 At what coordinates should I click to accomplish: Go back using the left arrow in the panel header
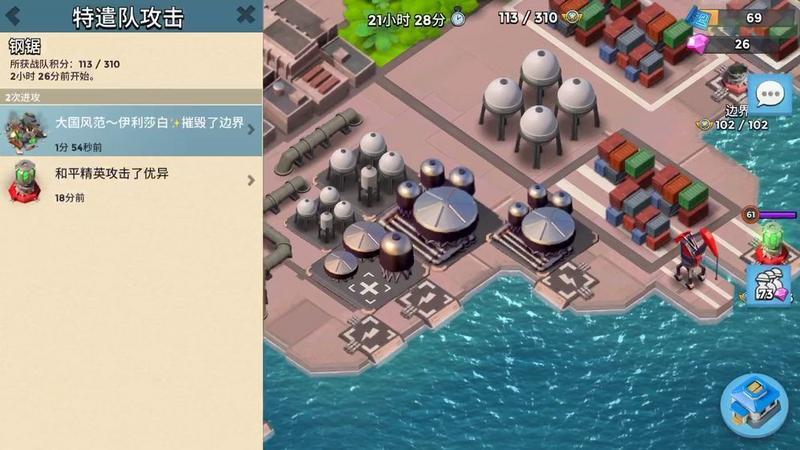(x=15, y=15)
